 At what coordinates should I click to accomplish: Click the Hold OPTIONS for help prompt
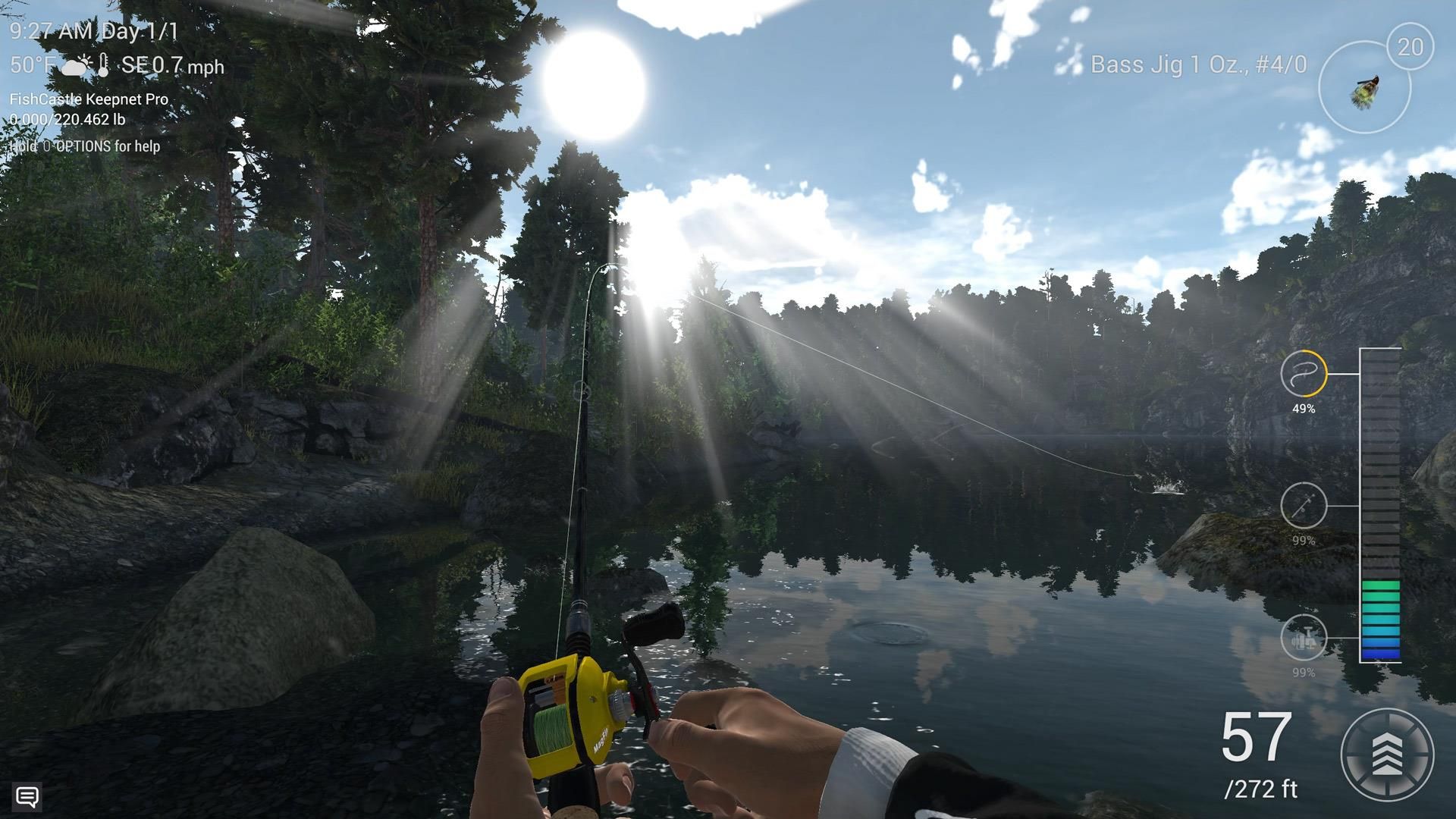point(86,146)
